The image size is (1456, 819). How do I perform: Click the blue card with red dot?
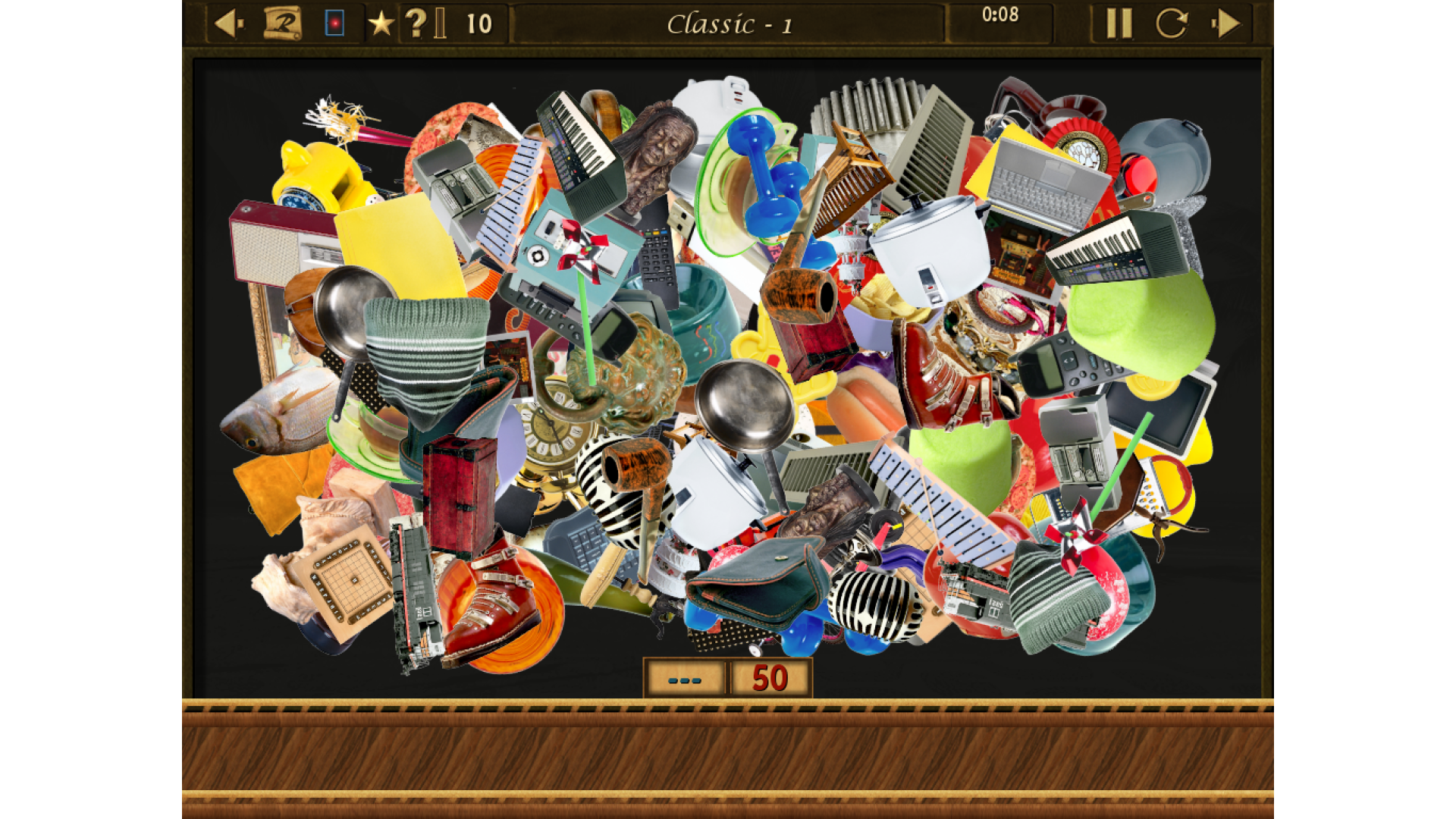(x=334, y=24)
